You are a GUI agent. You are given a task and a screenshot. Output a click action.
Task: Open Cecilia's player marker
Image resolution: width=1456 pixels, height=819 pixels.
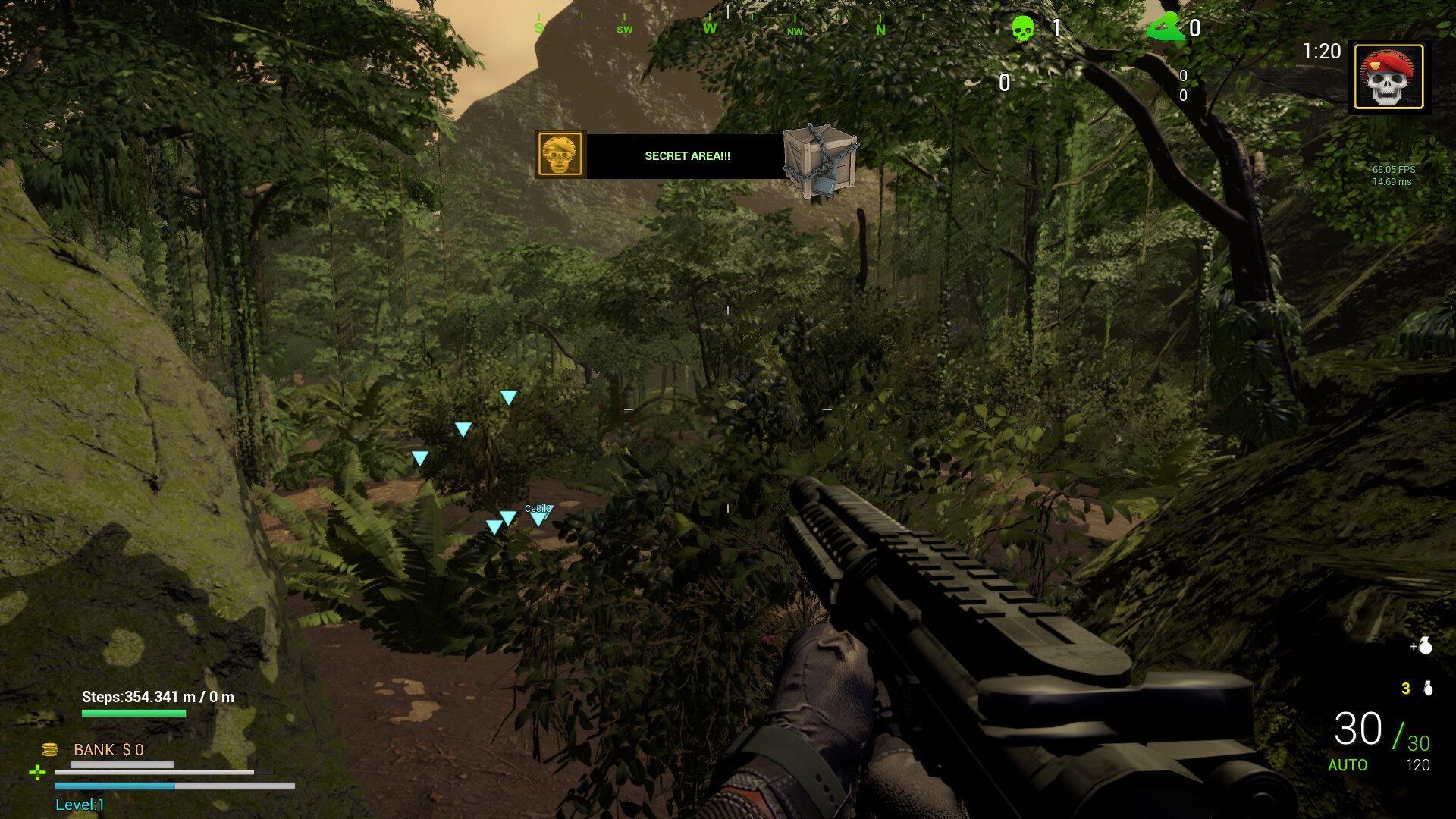coord(538,513)
